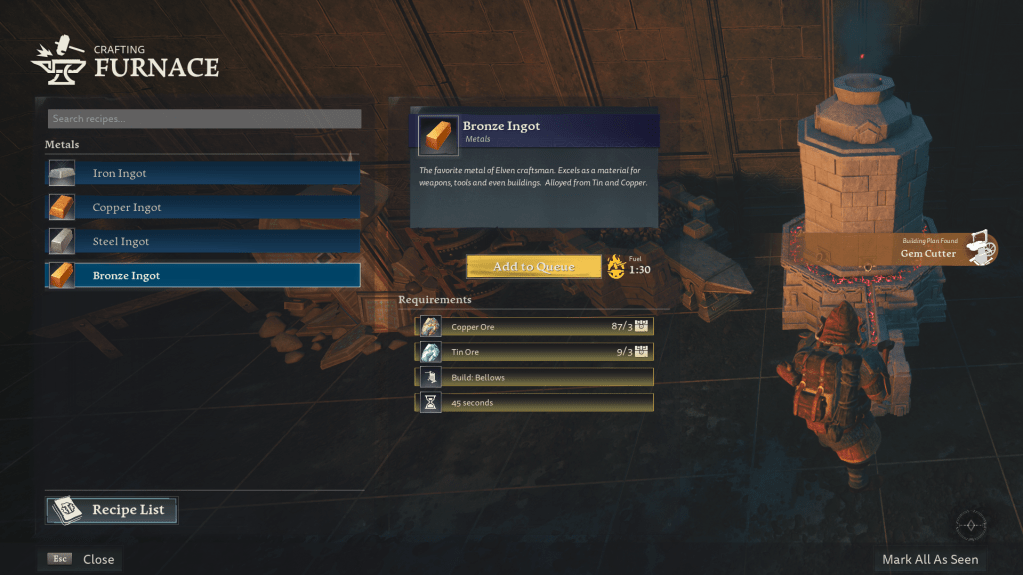Add Bronze Ingot to the queue
The height and width of the screenshot is (575, 1023).
pos(534,267)
